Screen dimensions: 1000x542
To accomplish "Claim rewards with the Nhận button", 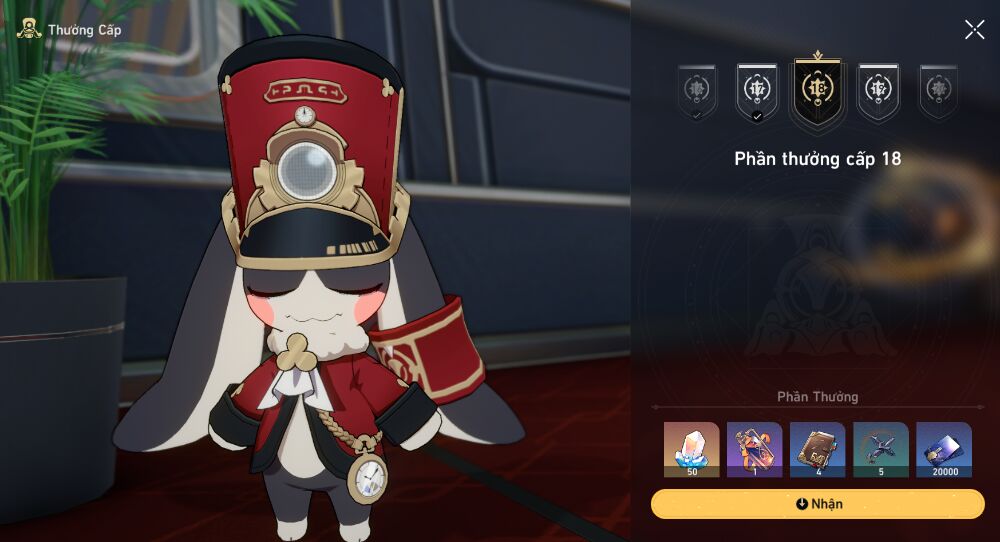I will click(x=817, y=504).
